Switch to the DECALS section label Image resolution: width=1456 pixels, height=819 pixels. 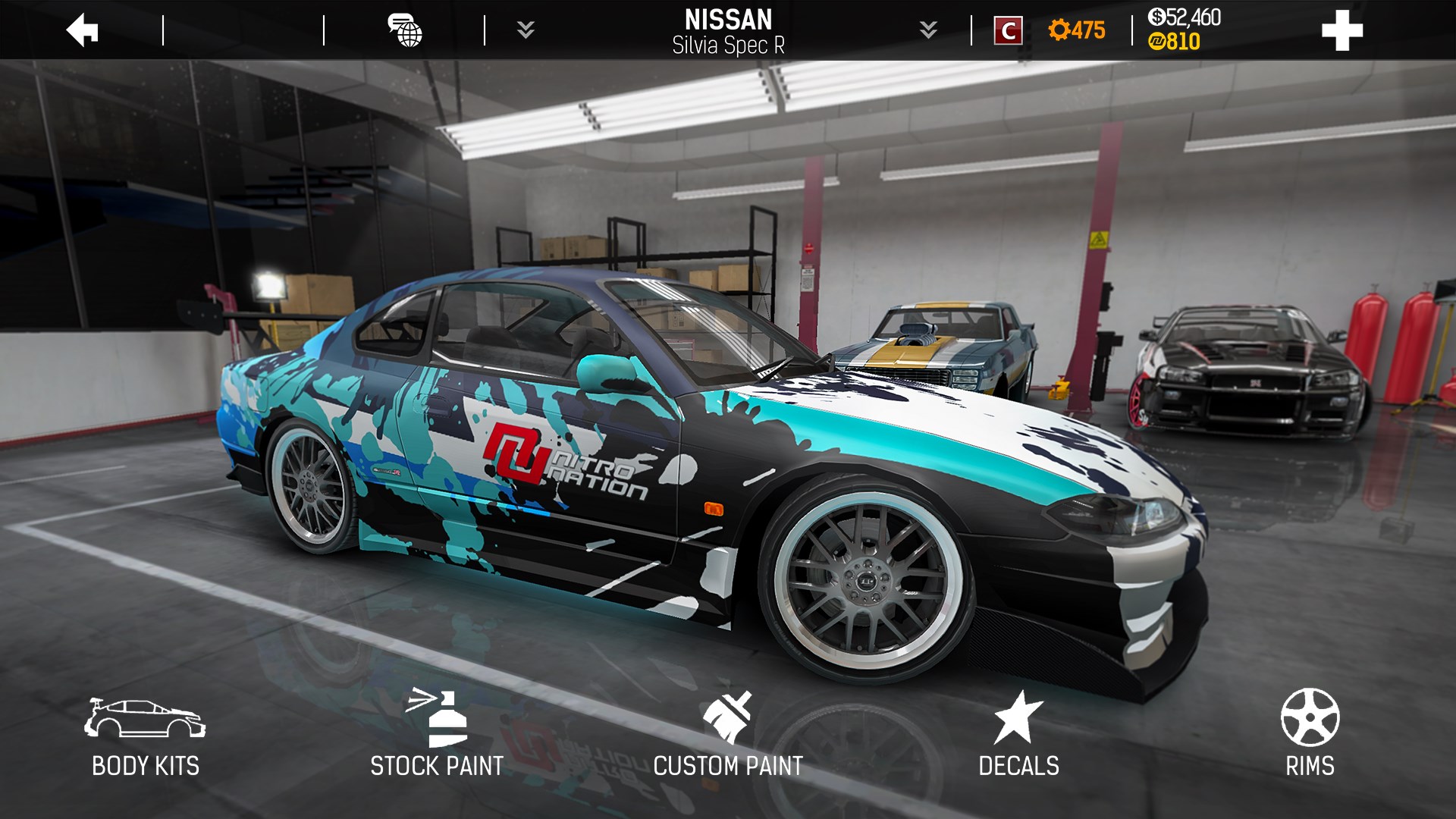point(1020,766)
